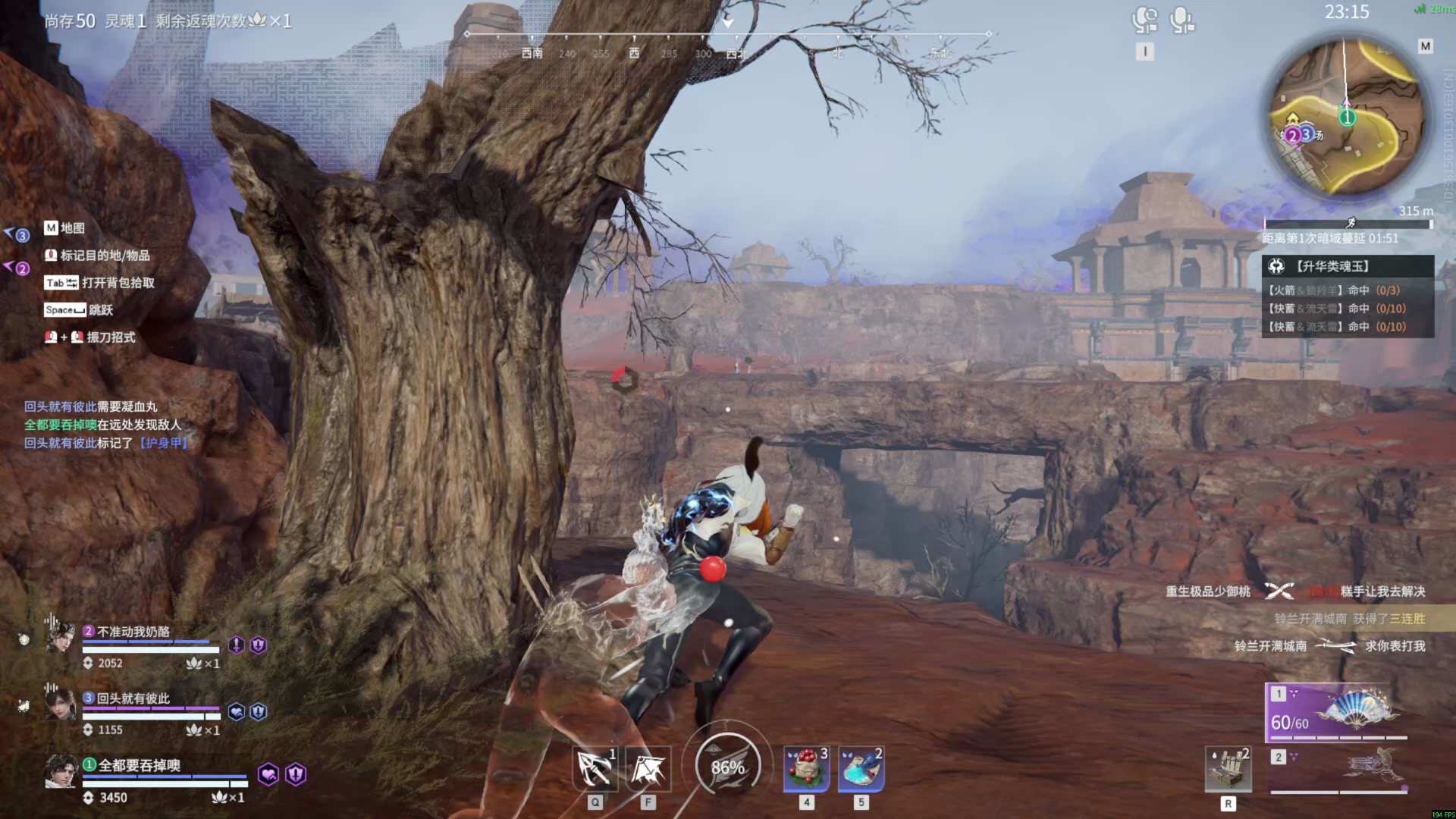Open the circular minimap
Screen dimensions: 1456x819
tap(1347, 116)
